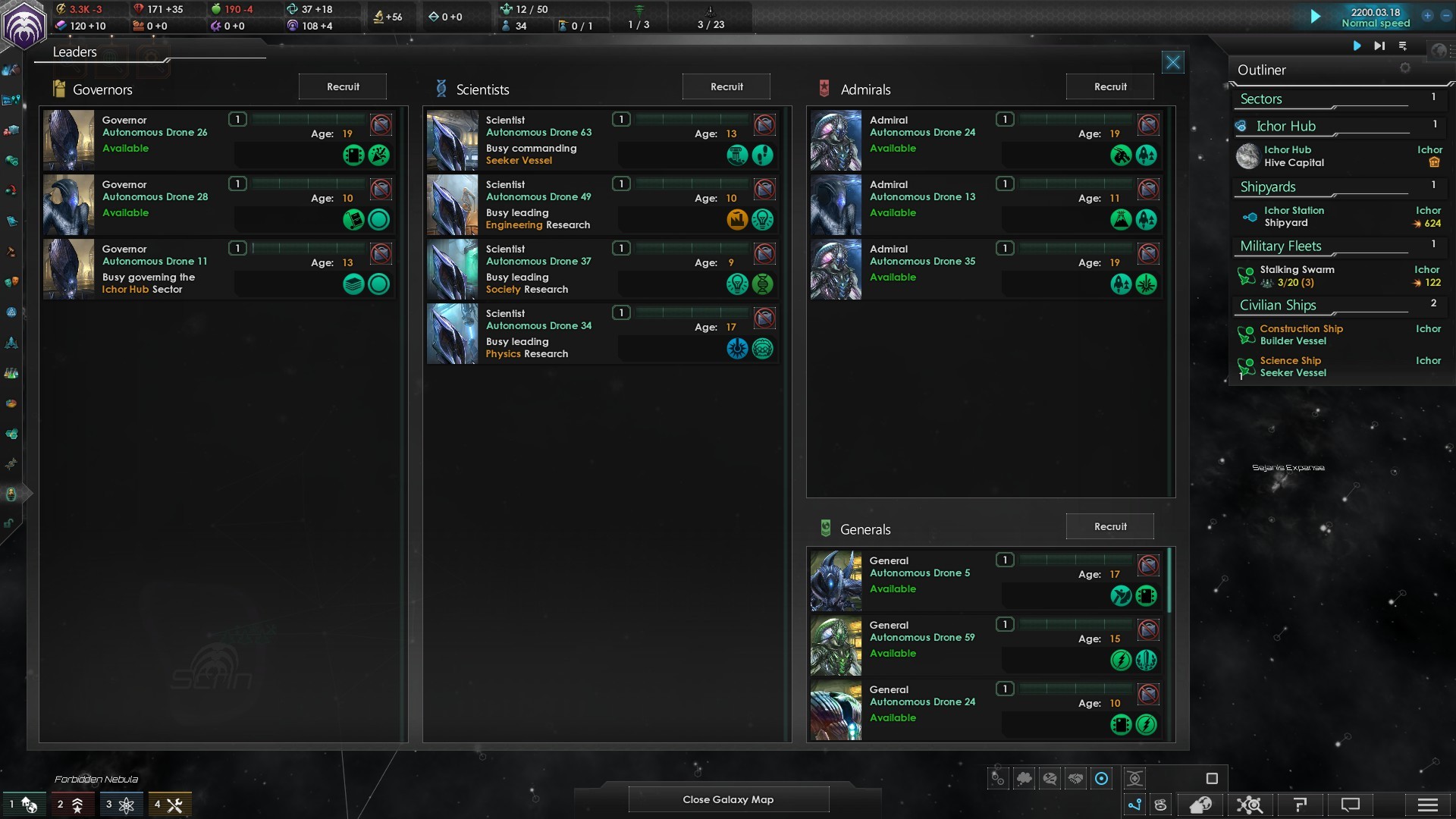Viewport: 1456px width, 819px height.
Task: Select control group 4 with wrench icon
Action: coord(169,805)
